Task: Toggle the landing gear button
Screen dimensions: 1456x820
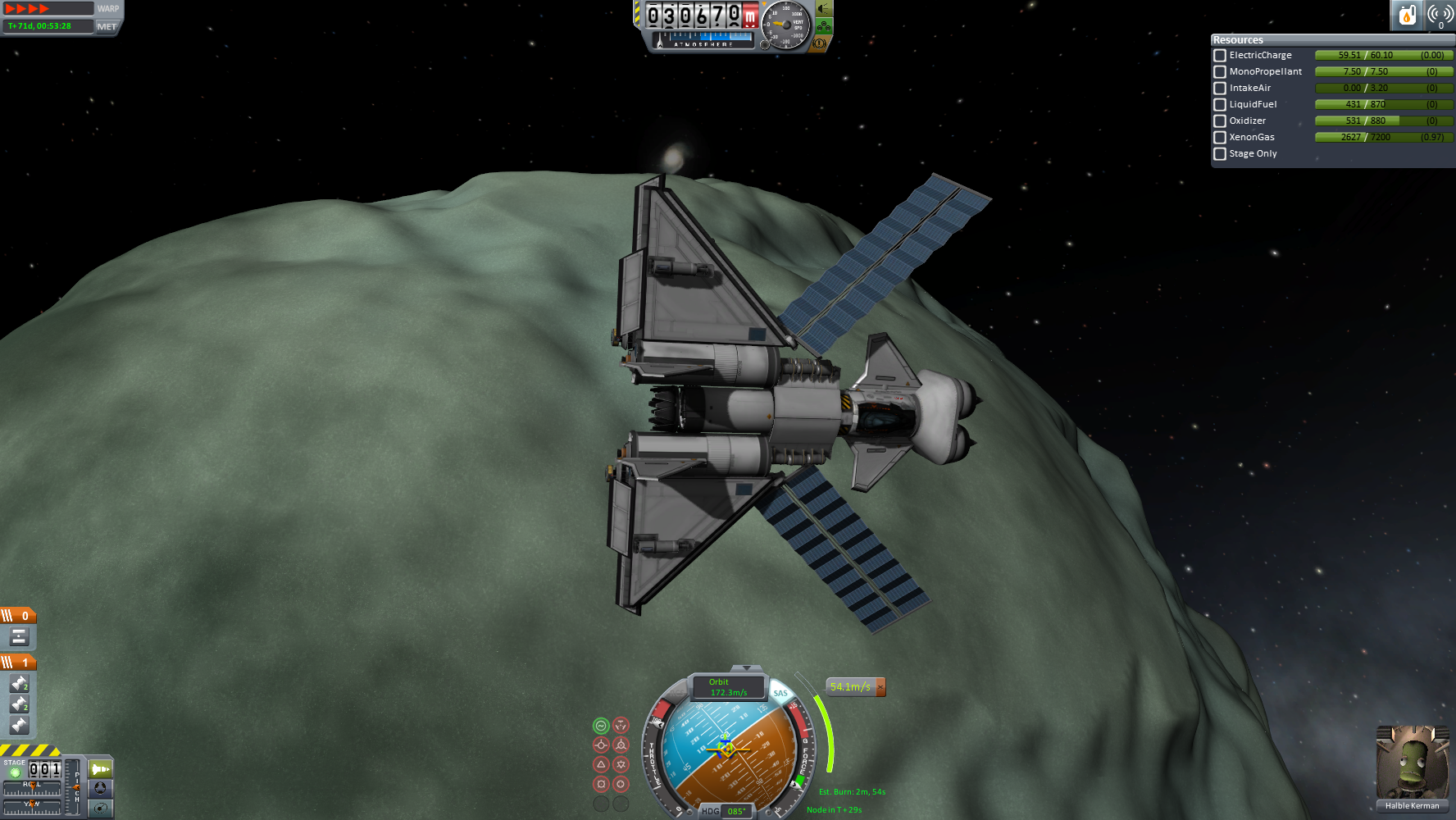Action: (x=824, y=27)
